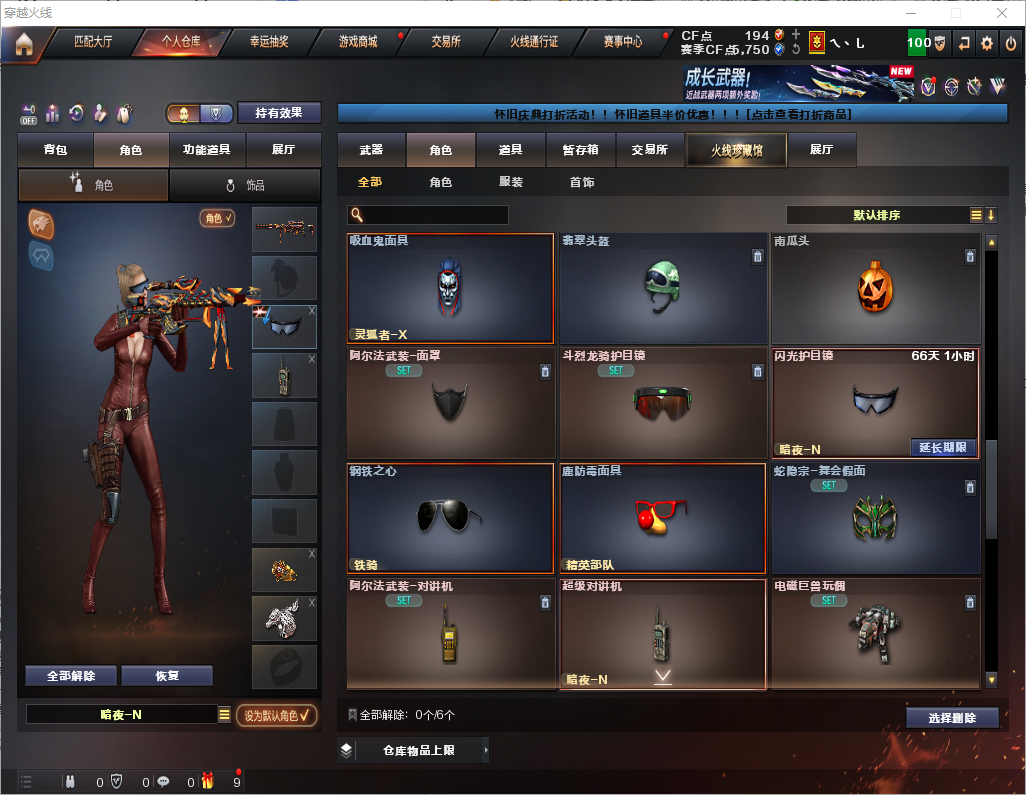This screenshot has width=1026, height=795.
Task: Open the 火线通行证 battle pass
Action: point(534,42)
